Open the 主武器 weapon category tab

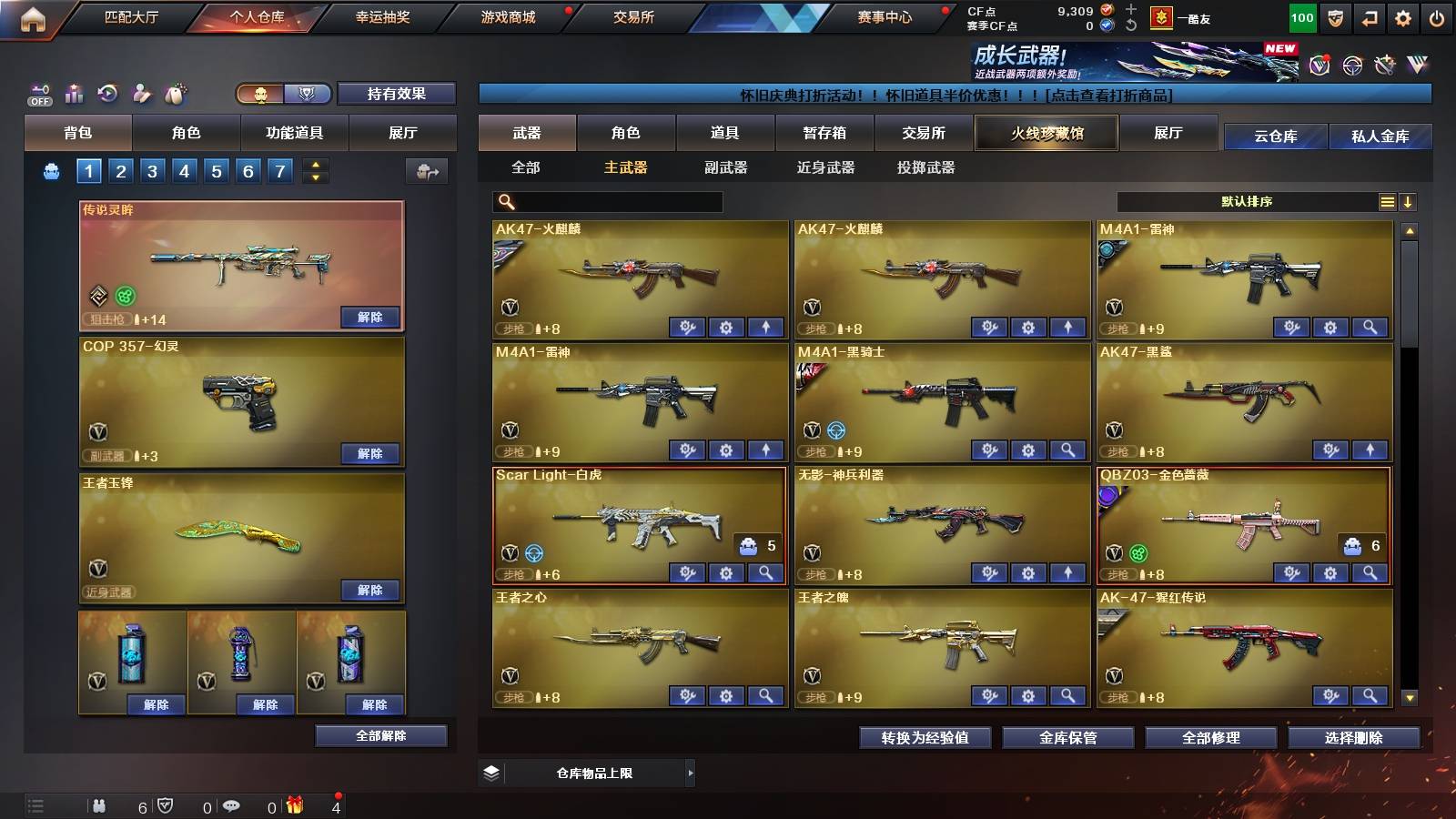pos(628,168)
